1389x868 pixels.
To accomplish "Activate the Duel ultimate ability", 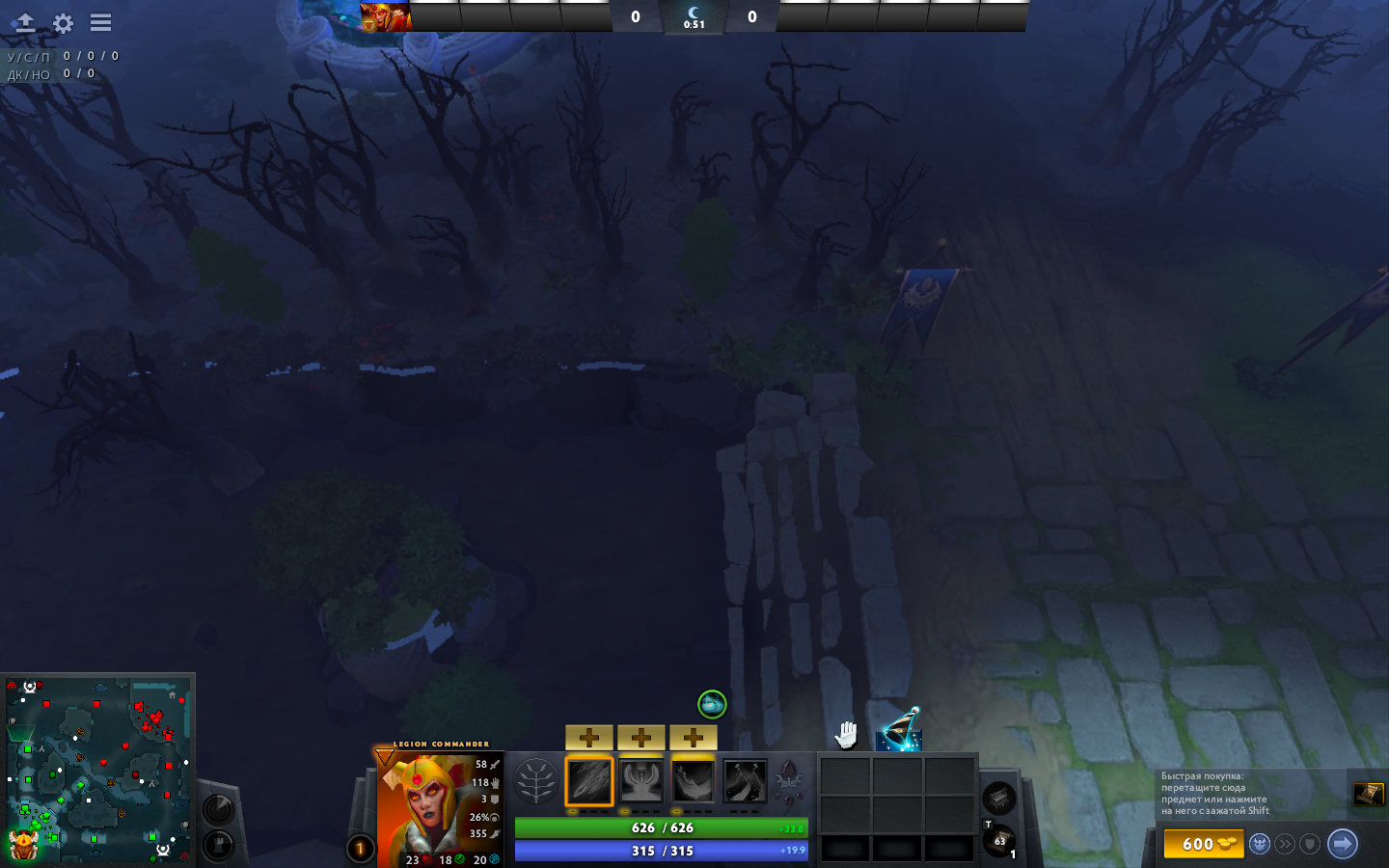I will pos(746,782).
